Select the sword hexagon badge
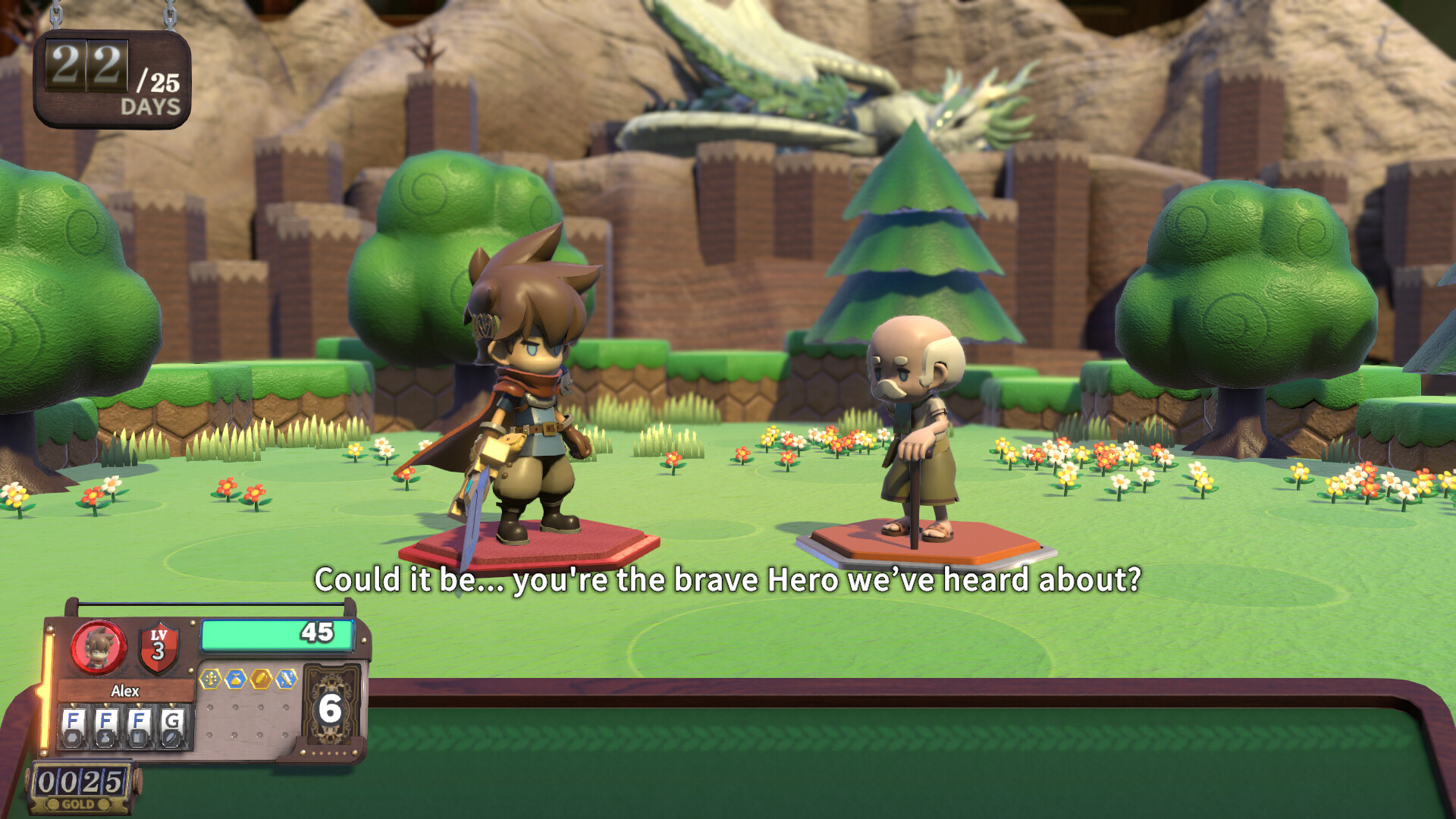 click(x=286, y=679)
